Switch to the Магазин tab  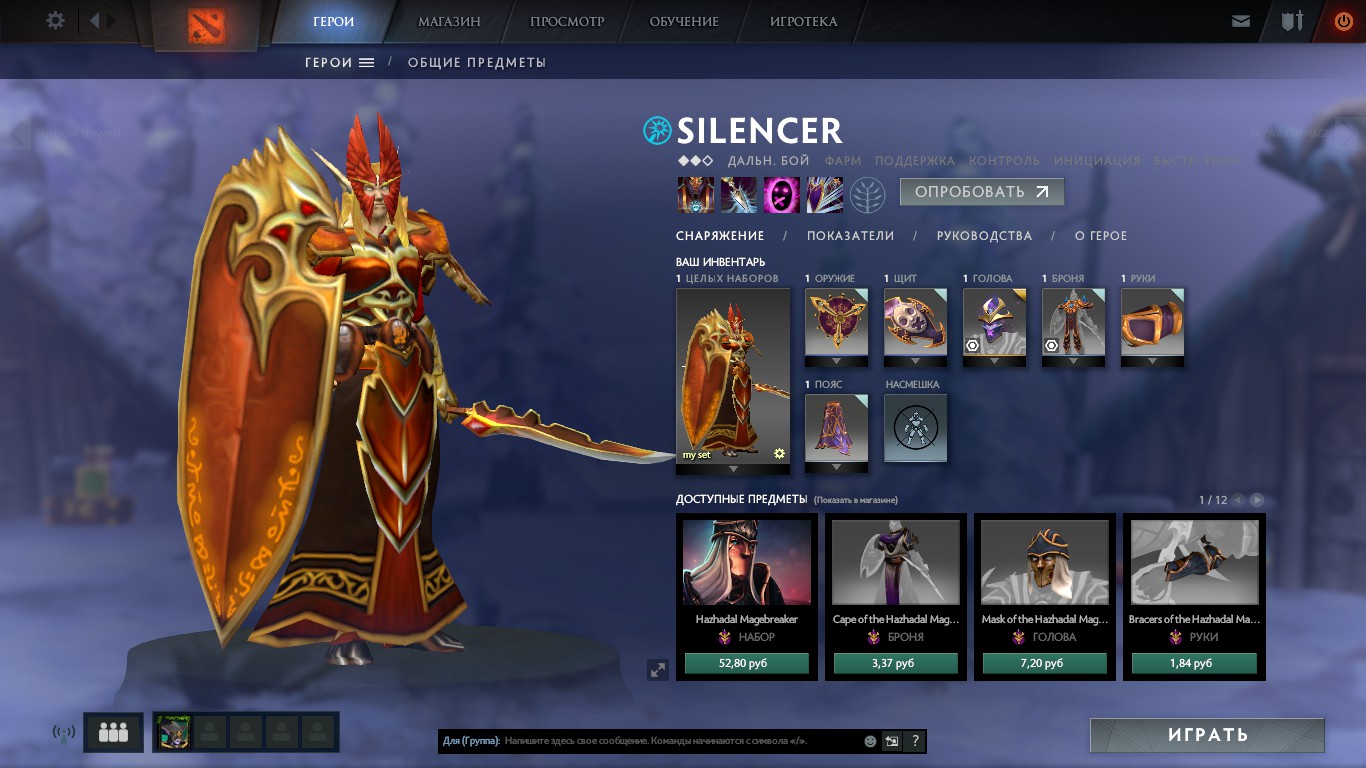[449, 21]
